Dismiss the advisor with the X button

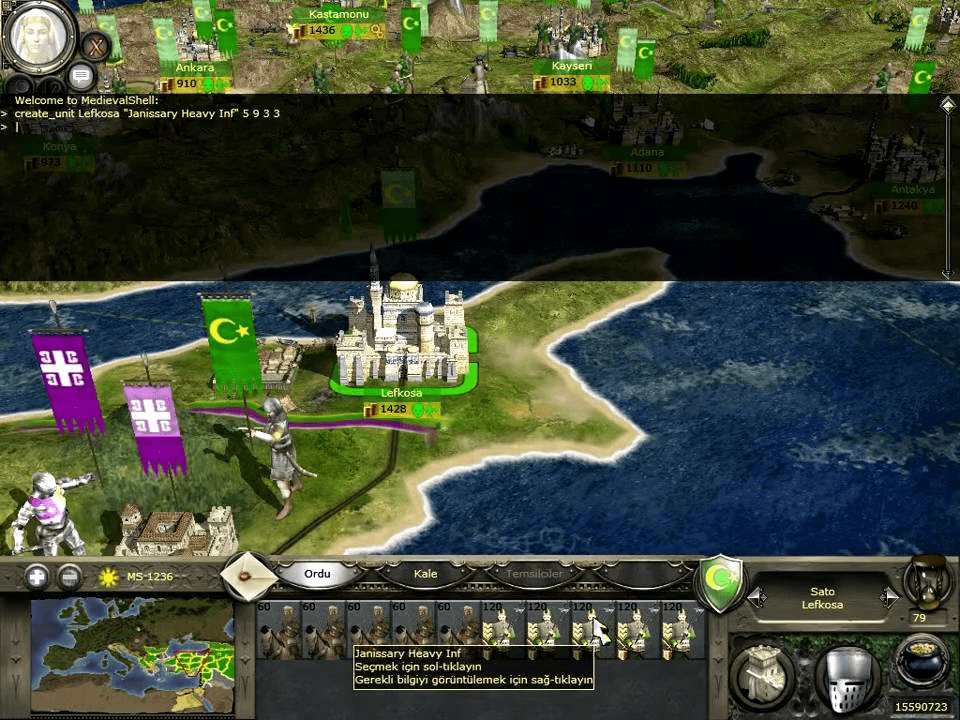click(96, 46)
